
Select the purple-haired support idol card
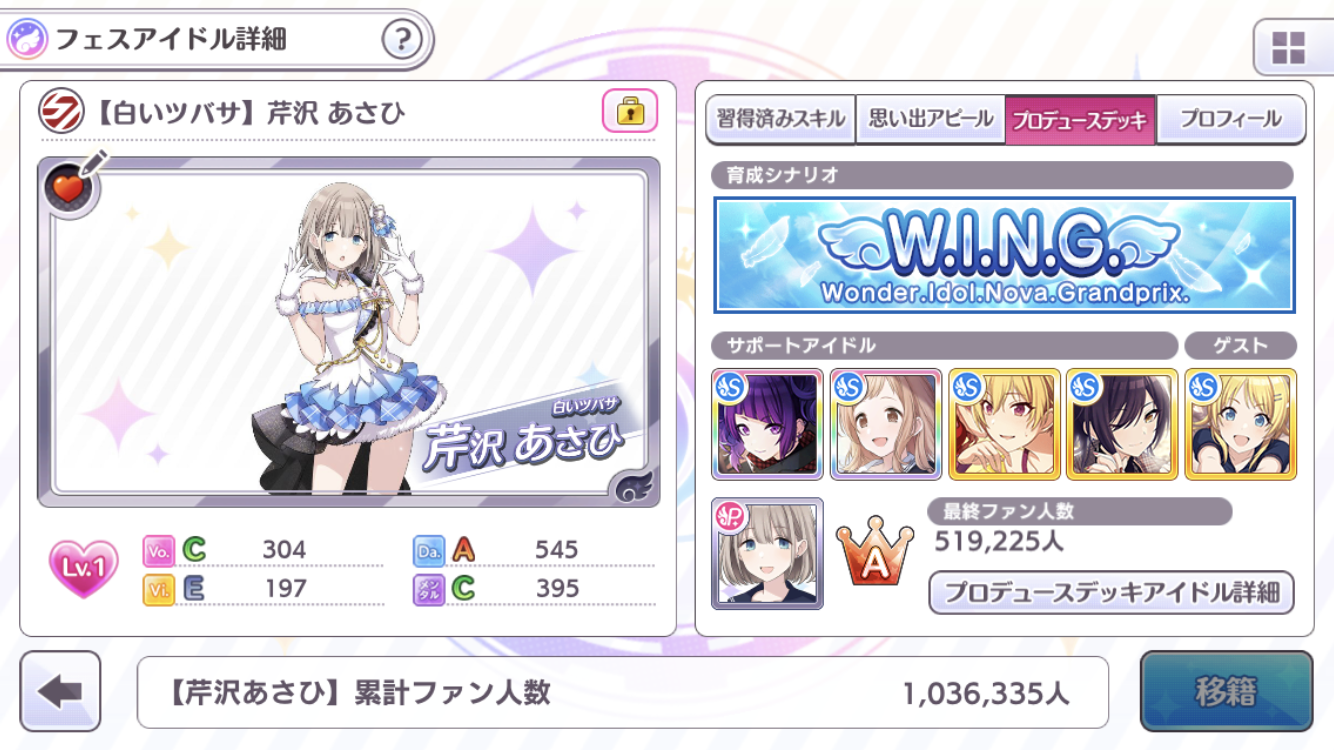(767, 424)
